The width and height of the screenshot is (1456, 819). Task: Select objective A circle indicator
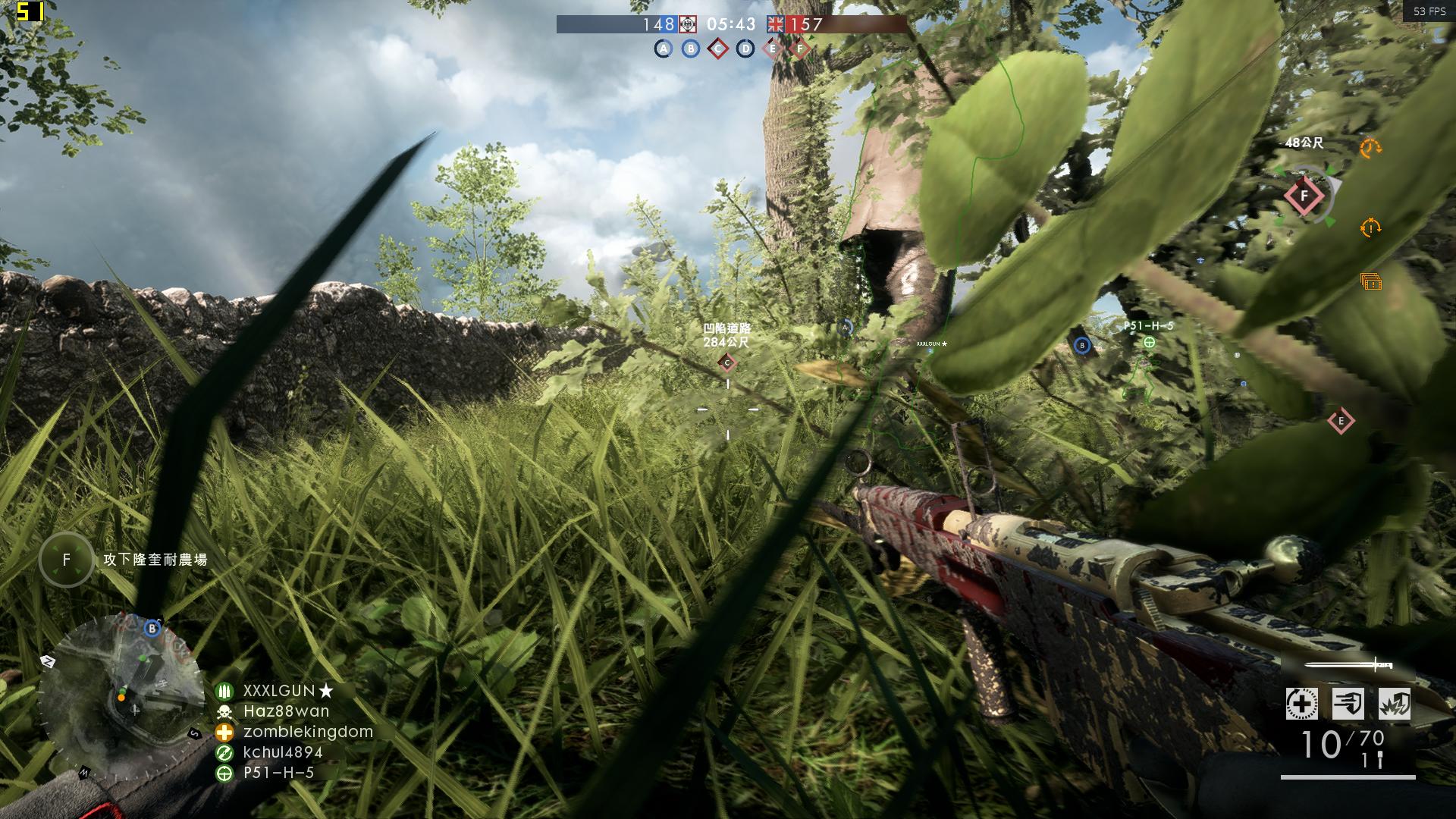(x=663, y=48)
